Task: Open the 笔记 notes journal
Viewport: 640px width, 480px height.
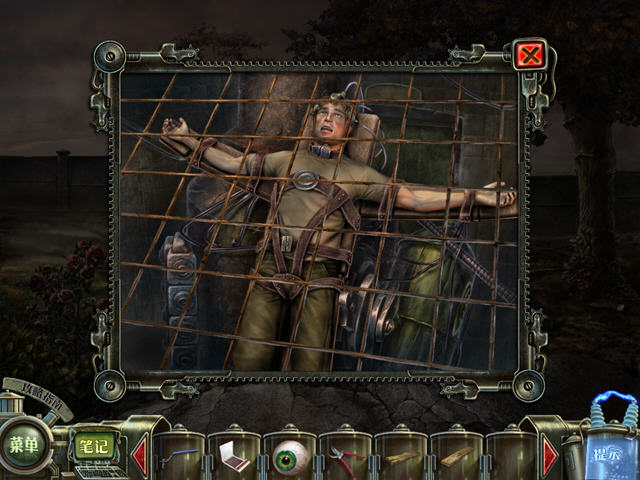Action: tap(92, 445)
